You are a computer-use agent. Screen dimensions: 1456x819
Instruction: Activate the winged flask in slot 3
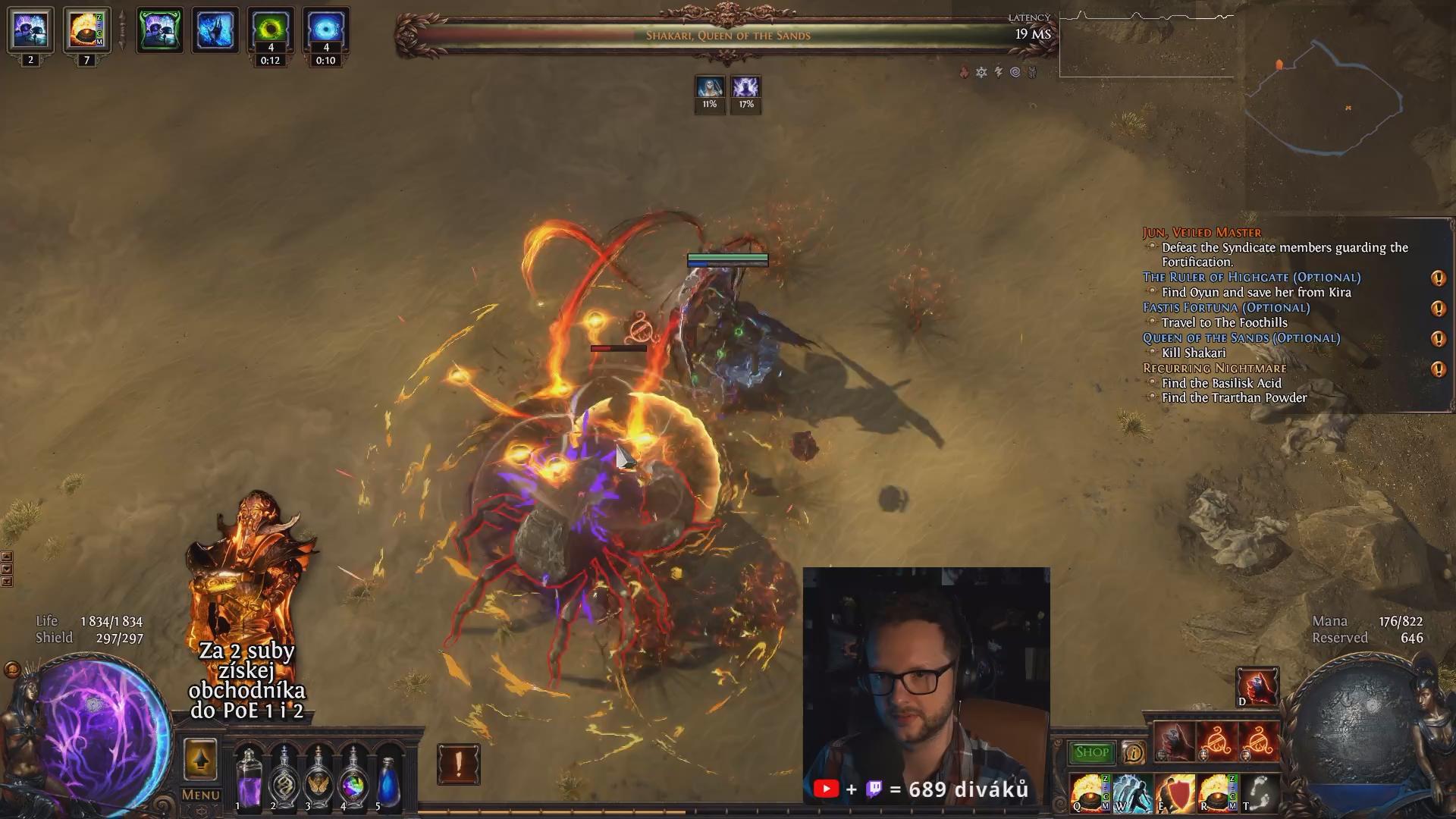pos(318,777)
